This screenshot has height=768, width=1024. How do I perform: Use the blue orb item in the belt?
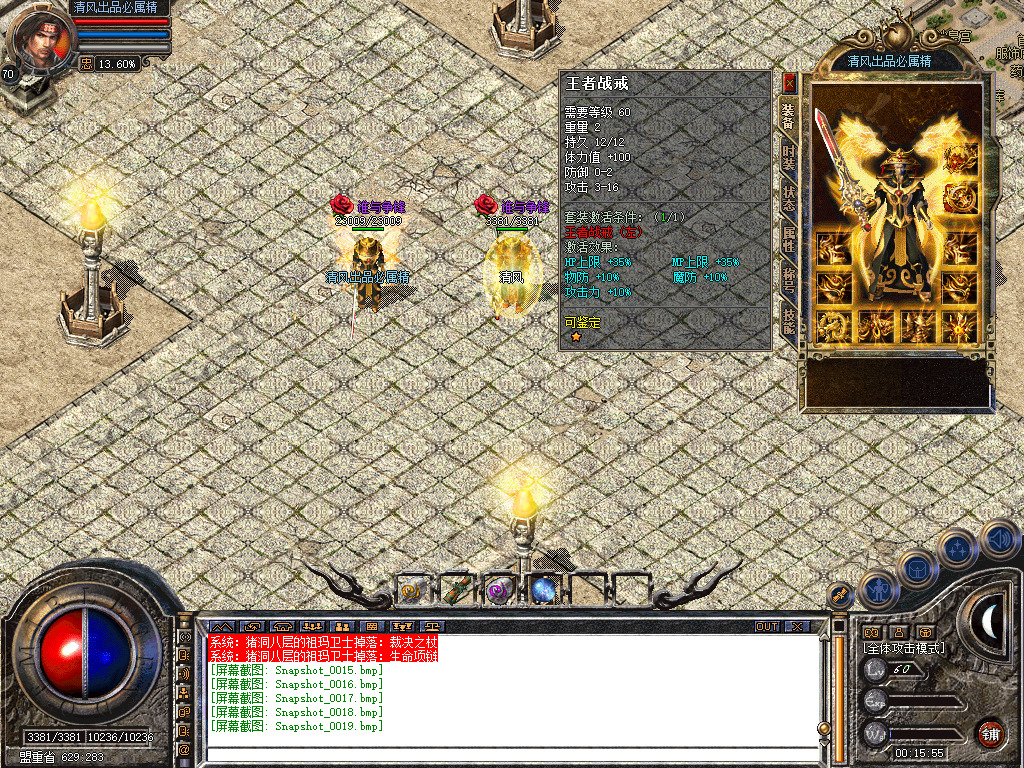click(543, 591)
